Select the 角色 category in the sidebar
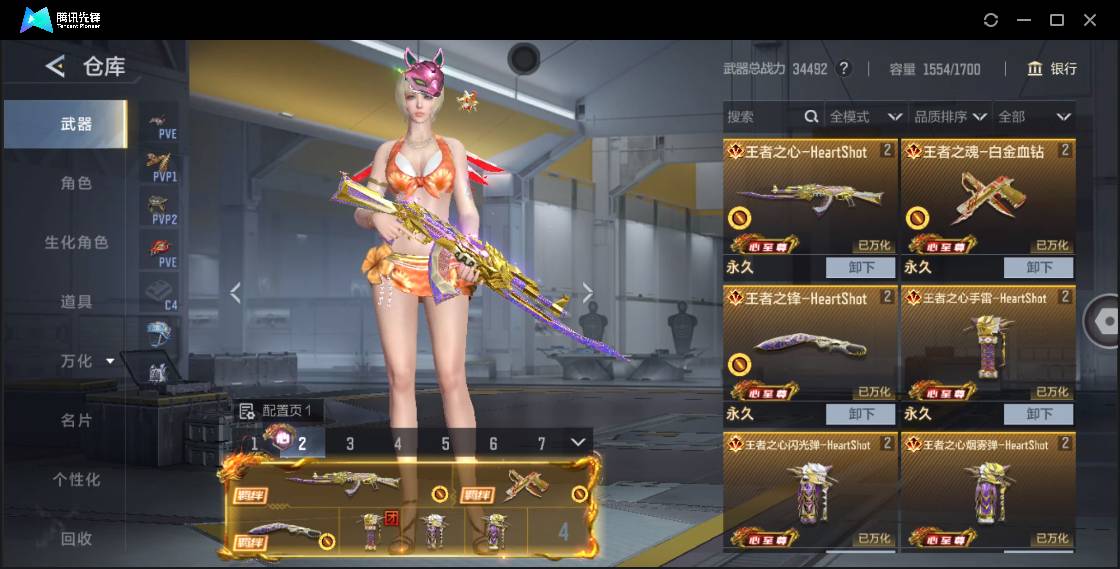Viewport: 1120px width, 569px height. click(76, 183)
